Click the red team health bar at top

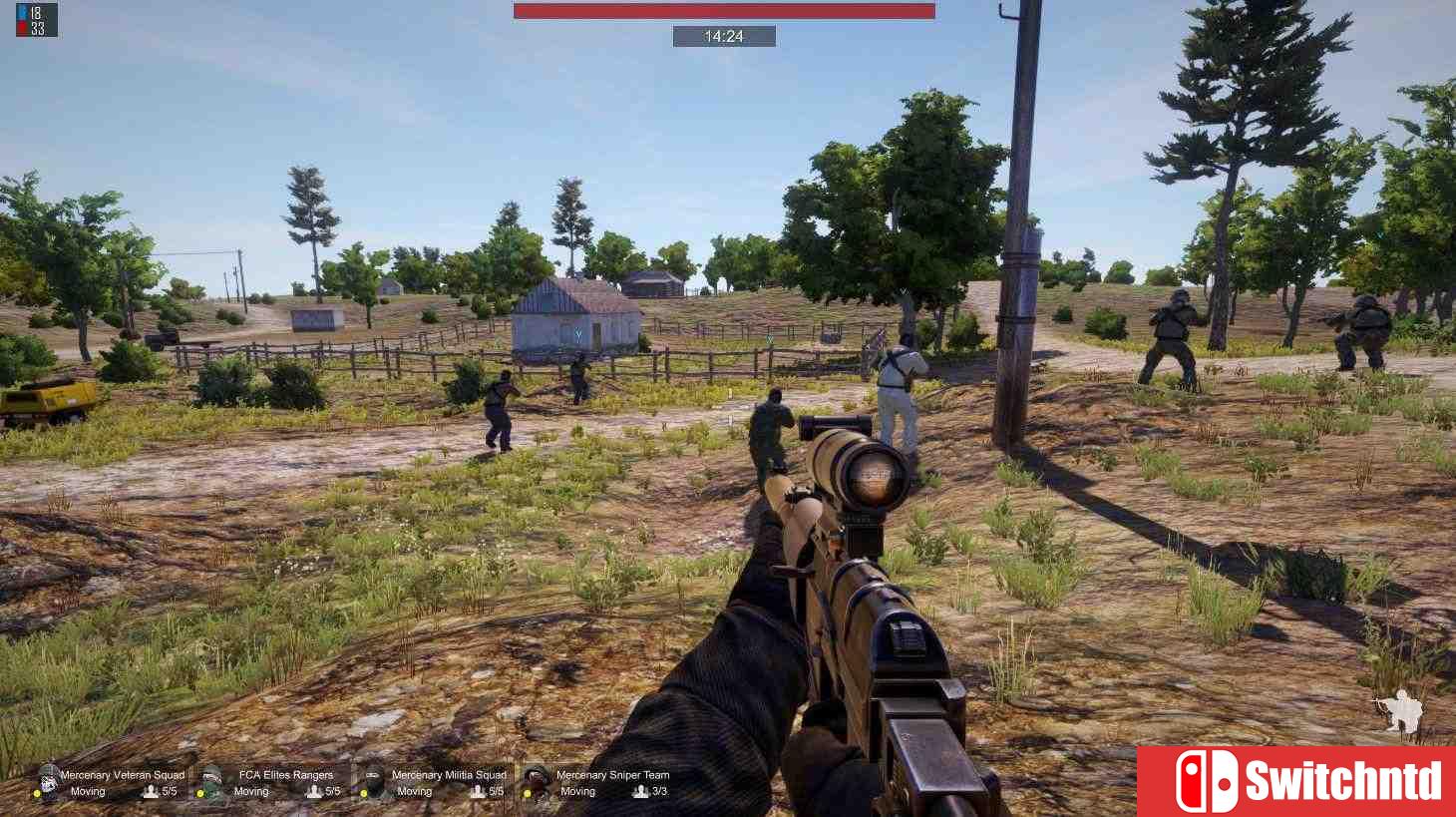click(724, 10)
